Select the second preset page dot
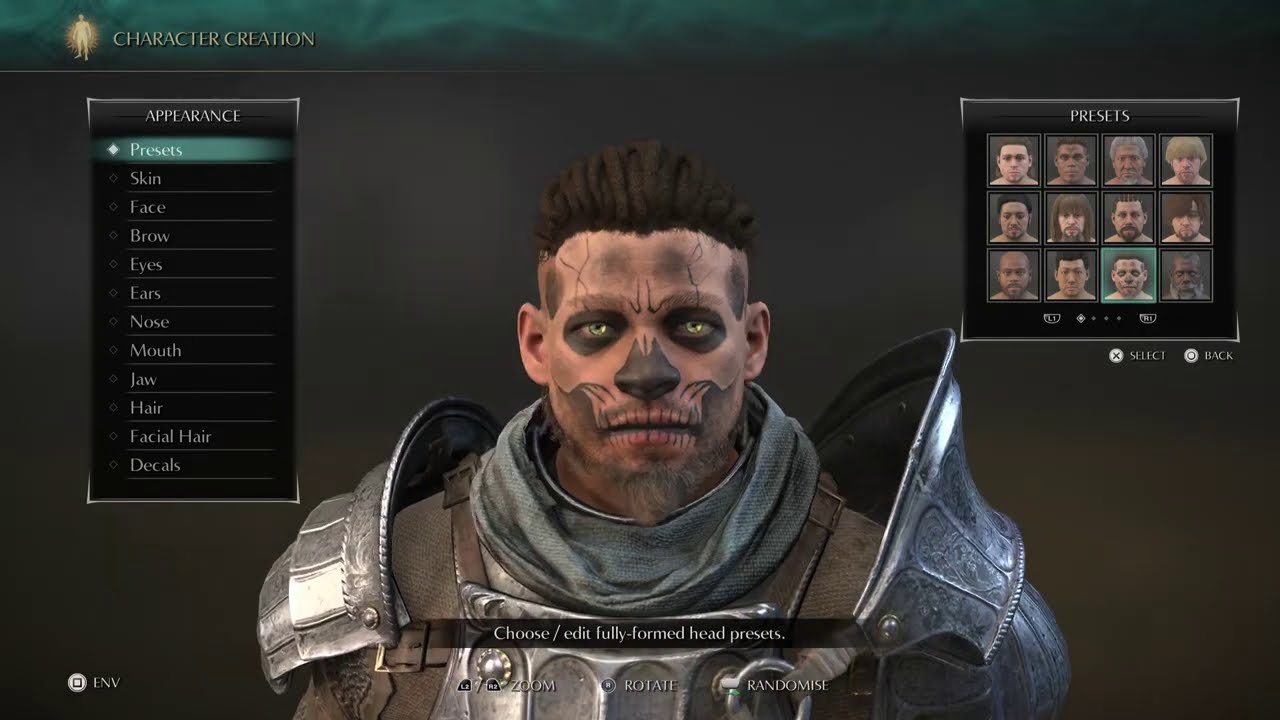The height and width of the screenshot is (720, 1280). (1093, 319)
